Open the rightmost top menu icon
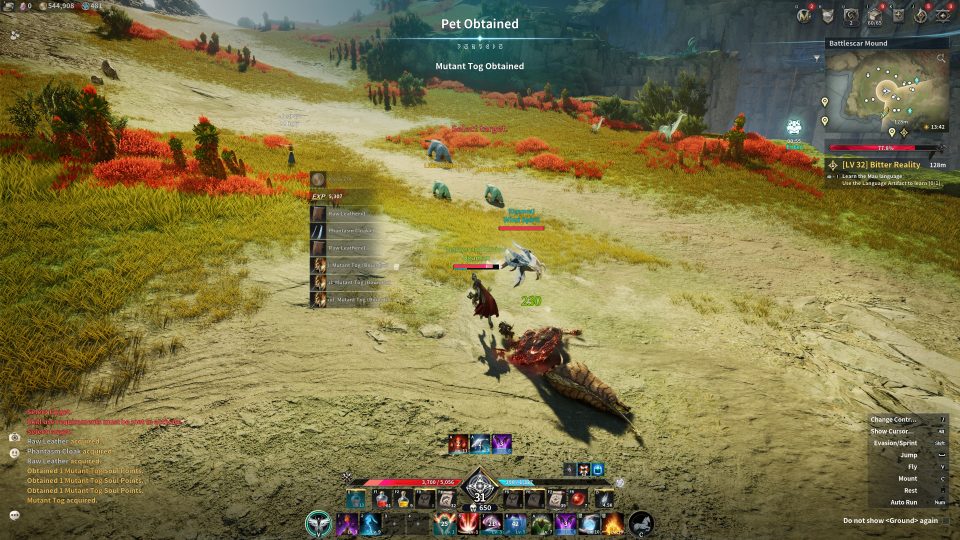This screenshot has width=960, height=540. (x=946, y=15)
